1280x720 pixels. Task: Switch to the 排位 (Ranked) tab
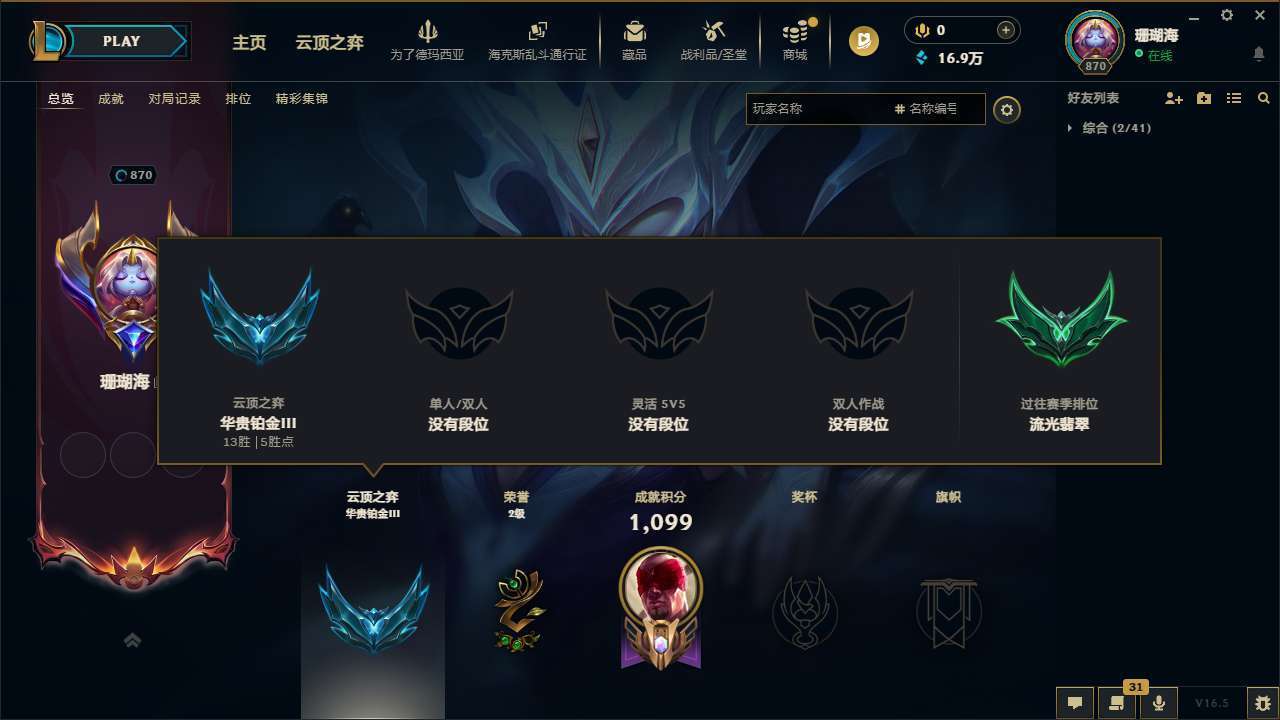238,98
